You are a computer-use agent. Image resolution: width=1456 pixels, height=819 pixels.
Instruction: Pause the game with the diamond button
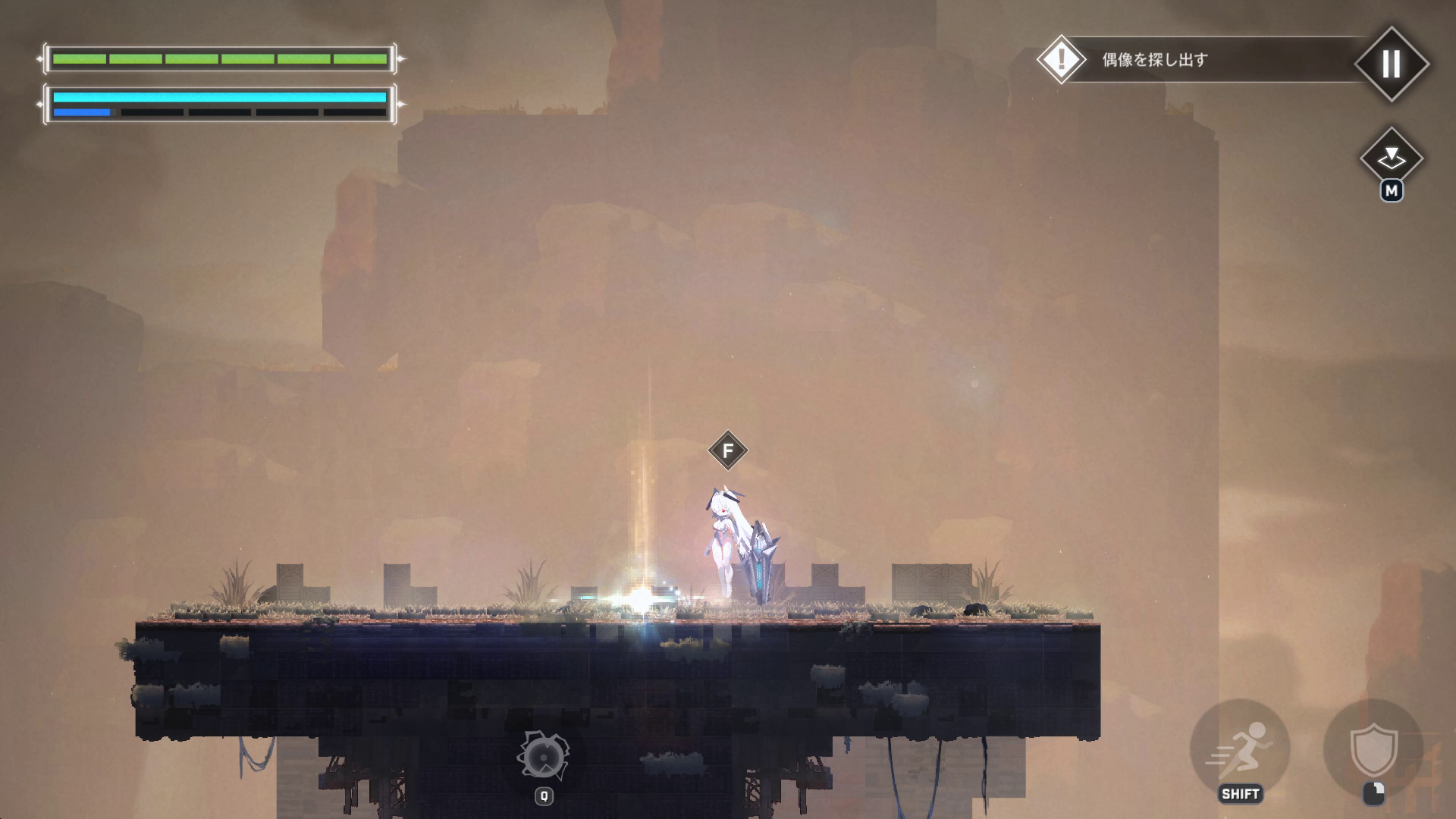point(1391,64)
